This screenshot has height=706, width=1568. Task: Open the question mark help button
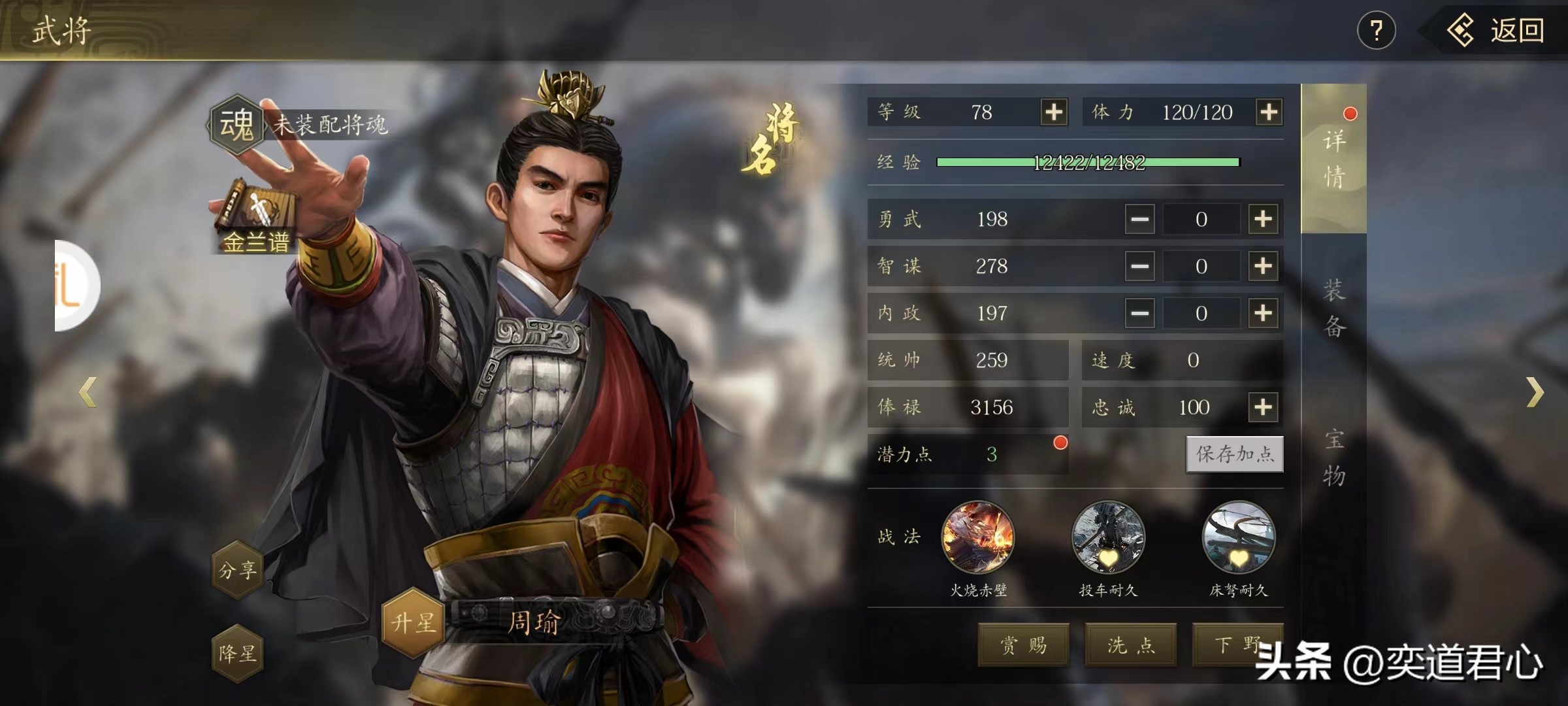coord(1376,31)
